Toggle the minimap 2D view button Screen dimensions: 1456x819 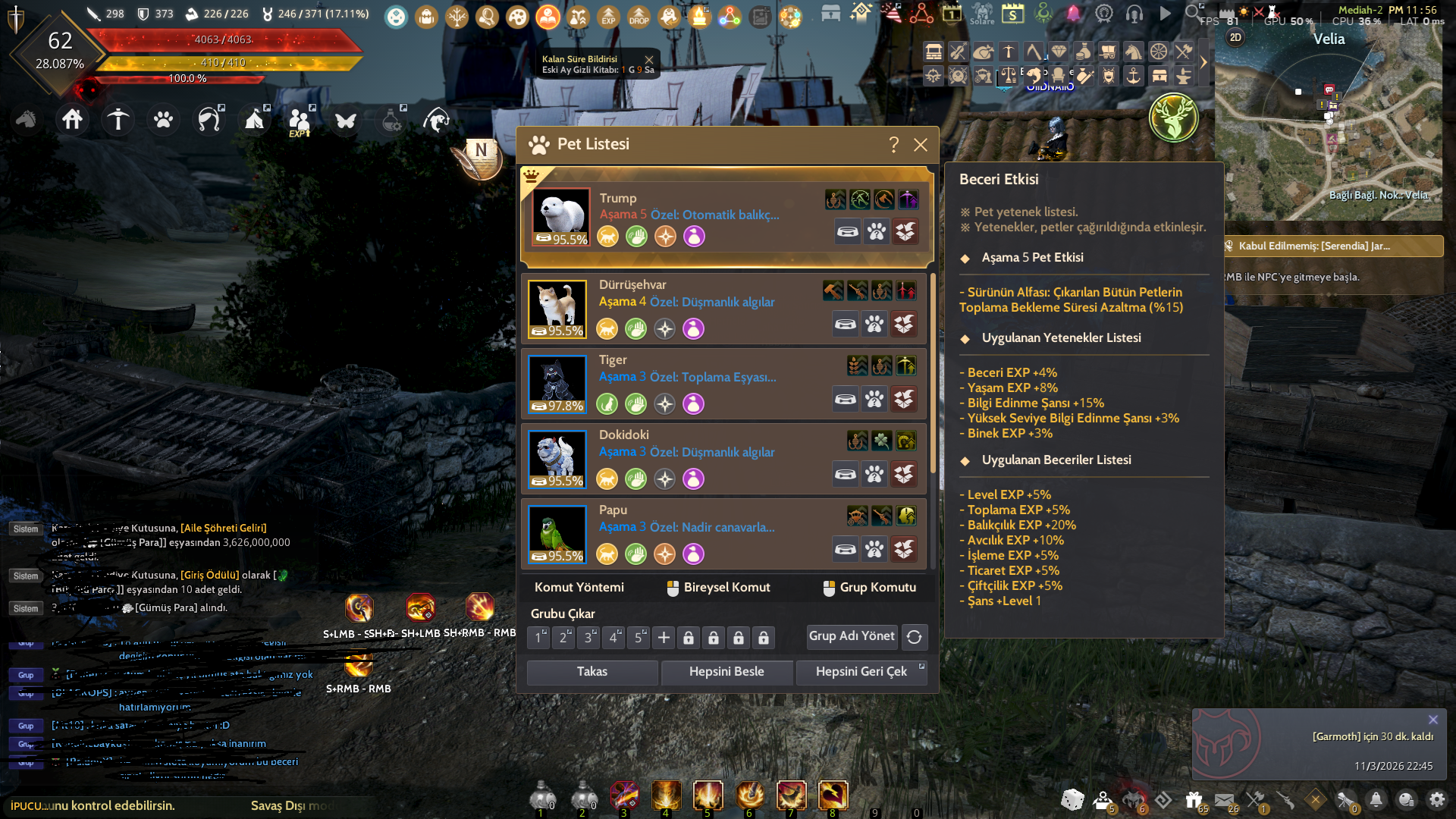coord(1235,37)
